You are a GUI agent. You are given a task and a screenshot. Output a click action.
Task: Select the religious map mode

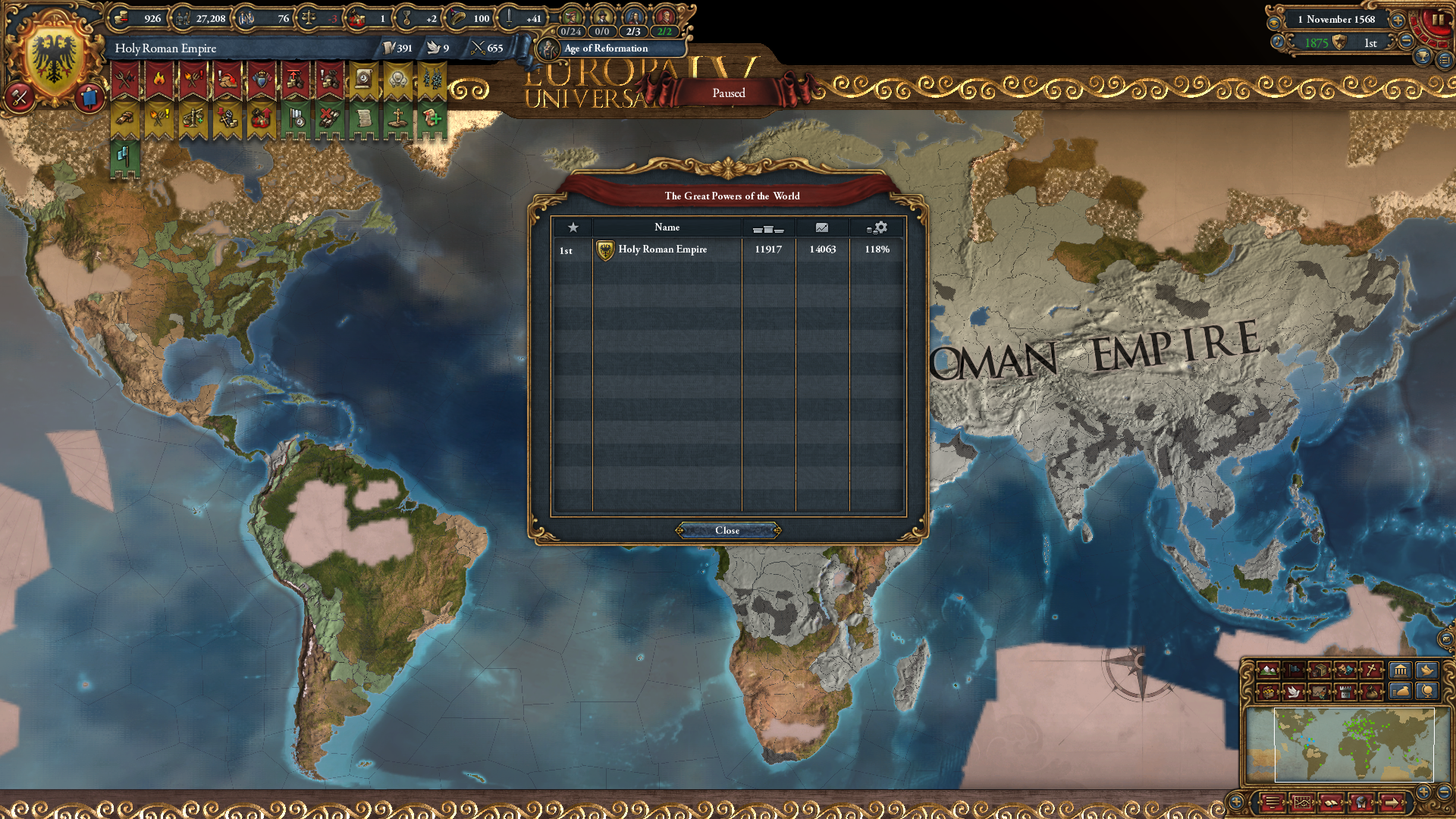(x=1370, y=670)
